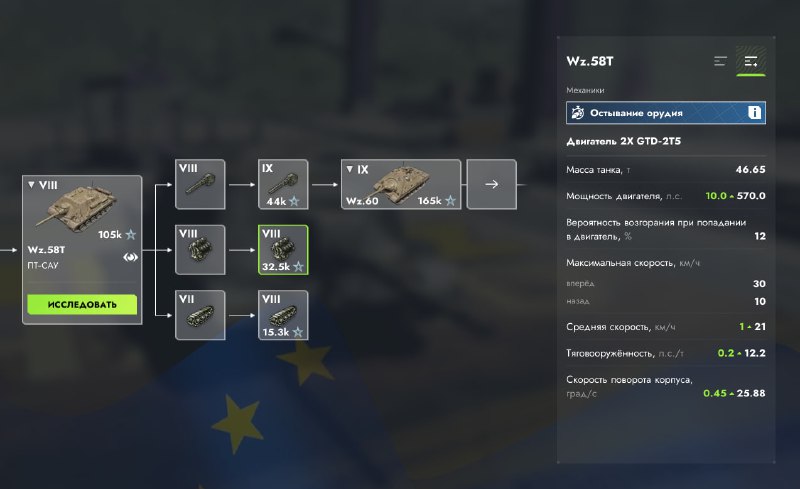Image resolution: width=800 pixels, height=489 pixels.
Task: Switch to the simple stats list view
Action: (x=720, y=62)
